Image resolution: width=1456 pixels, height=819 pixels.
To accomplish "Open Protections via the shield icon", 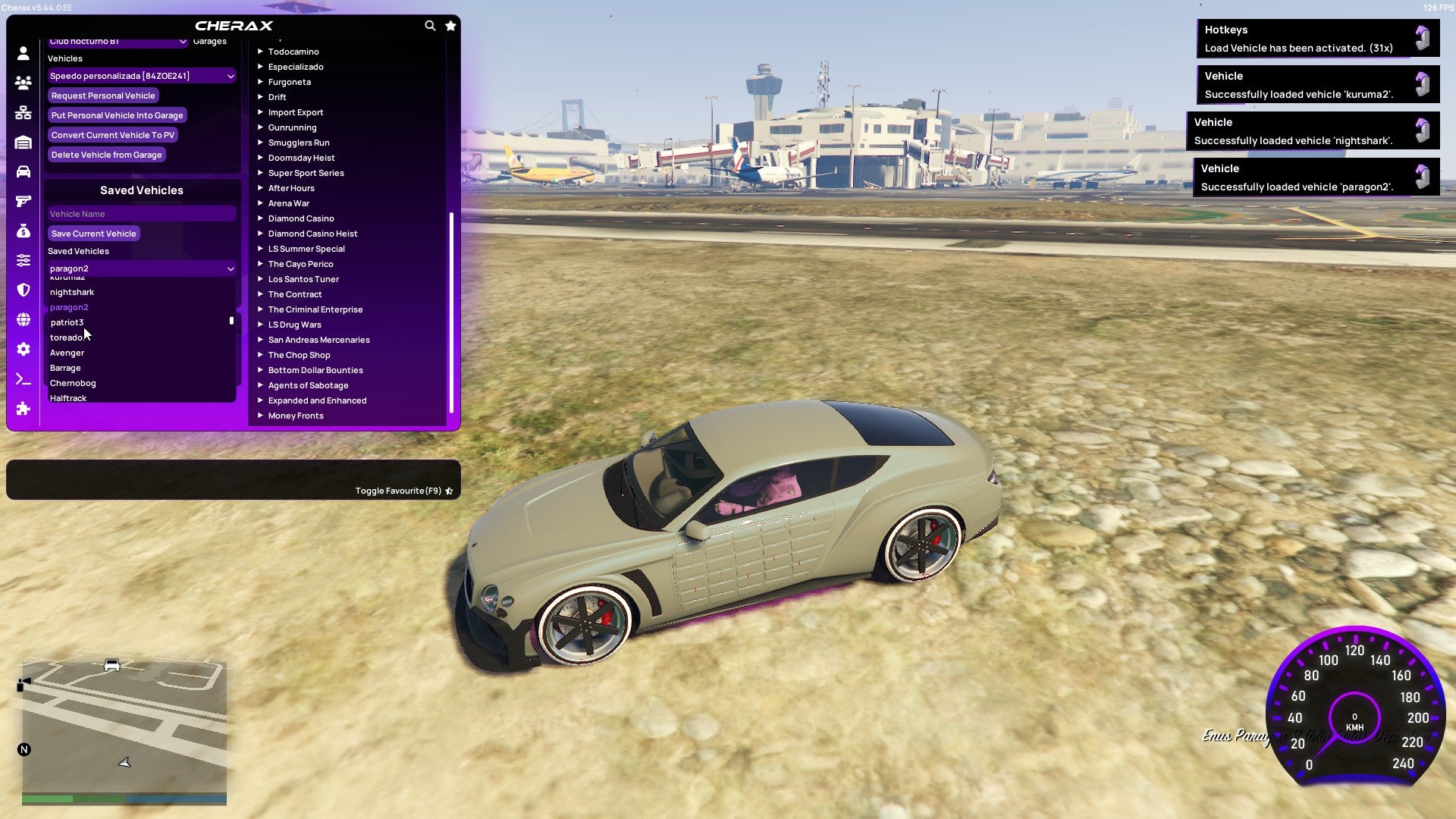I will (x=23, y=290).
